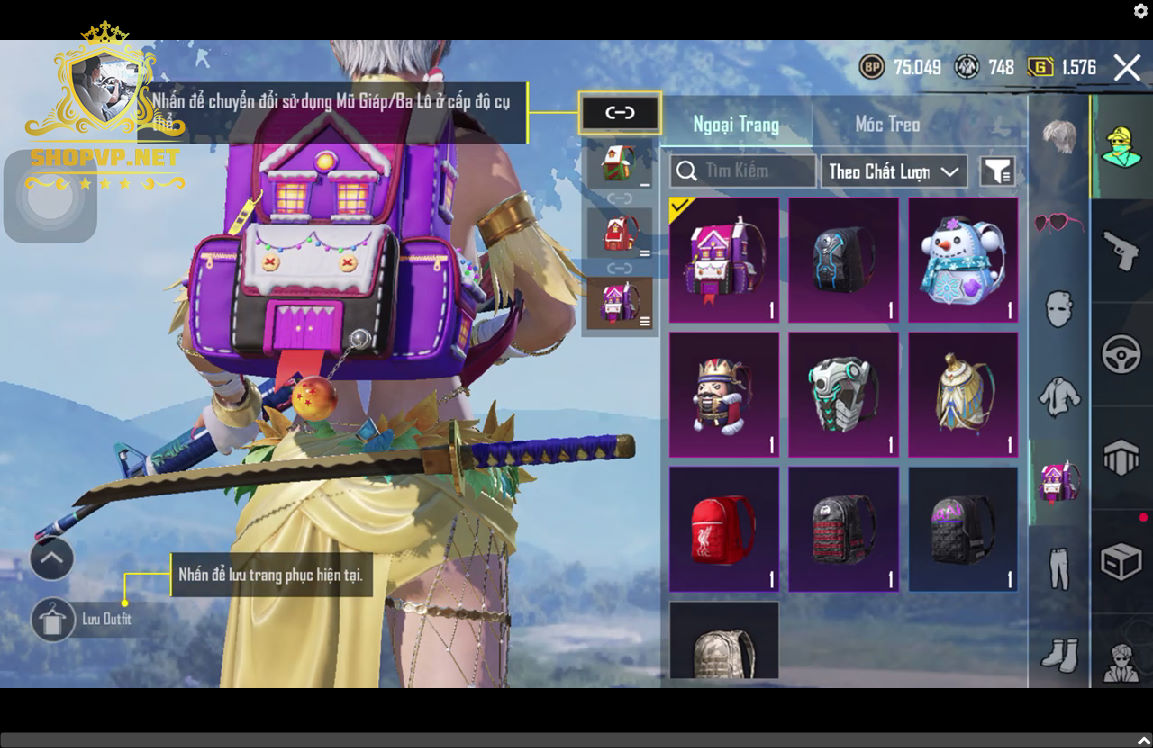Select the Ngoại Trang tab
Image resolution: width=1153 pixels, height=748 pixels.
(736, 125)
